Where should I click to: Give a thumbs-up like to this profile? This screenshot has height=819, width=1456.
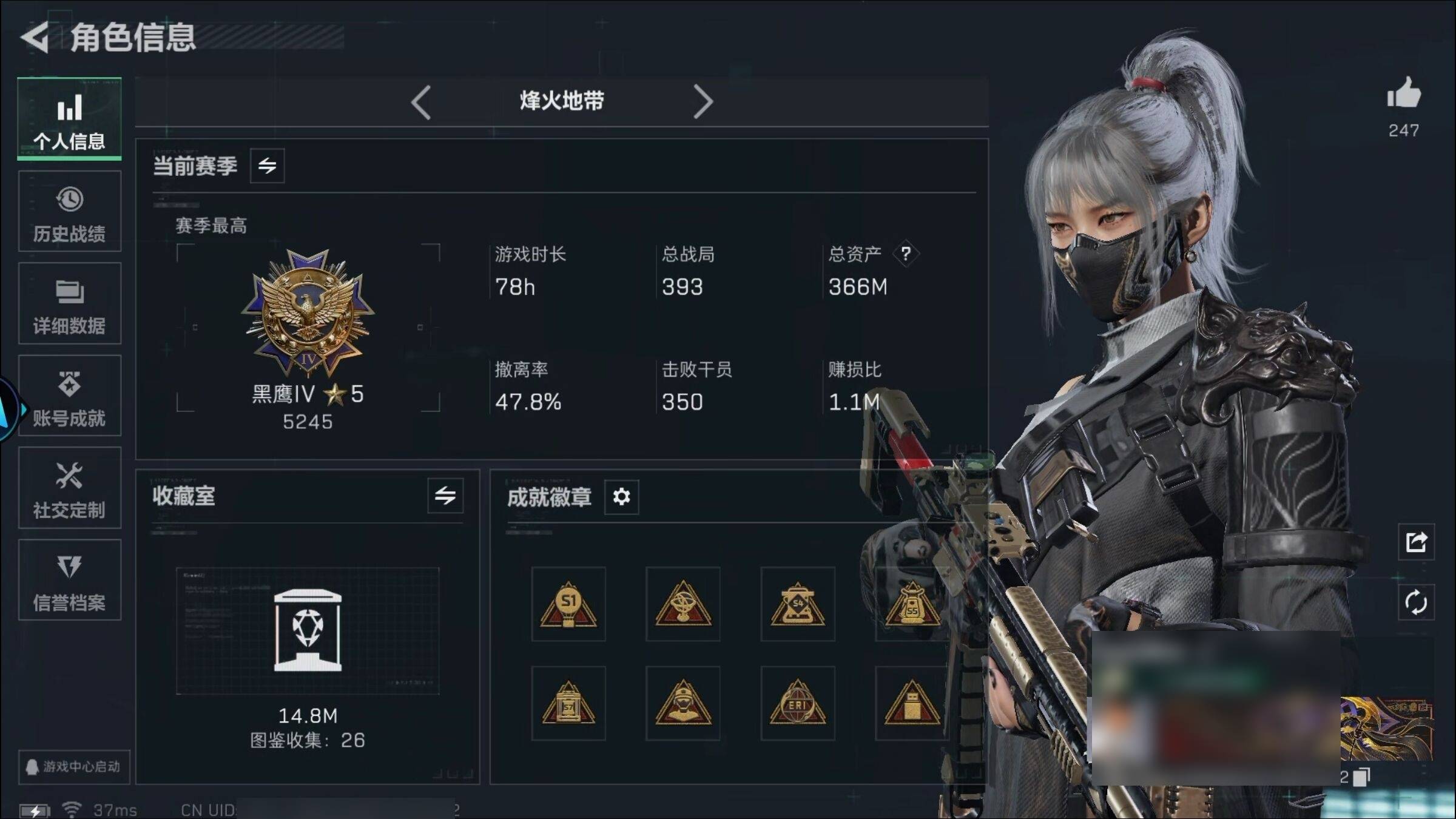coord(1403,94)
